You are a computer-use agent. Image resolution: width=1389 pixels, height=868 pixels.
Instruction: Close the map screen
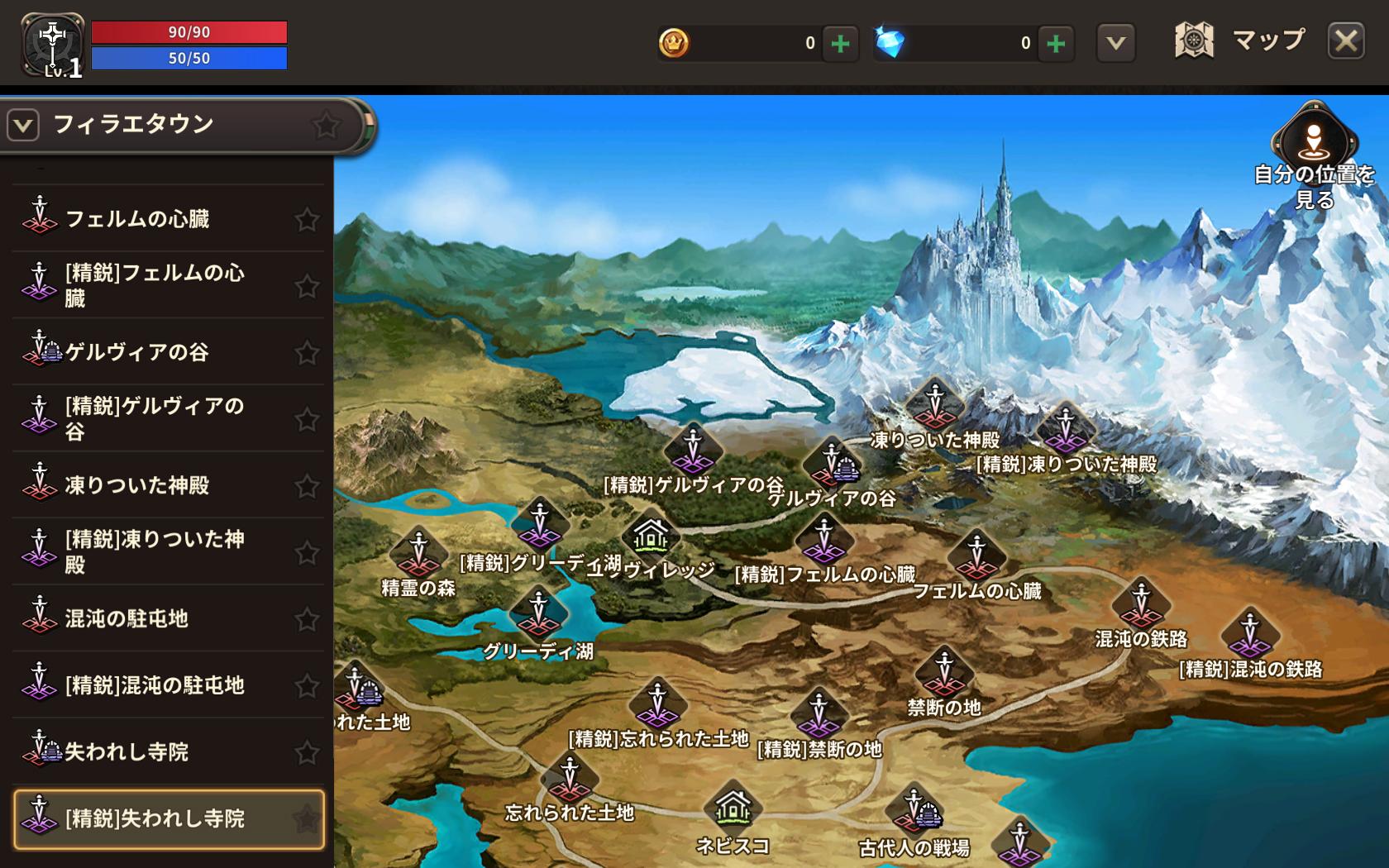1346,41
